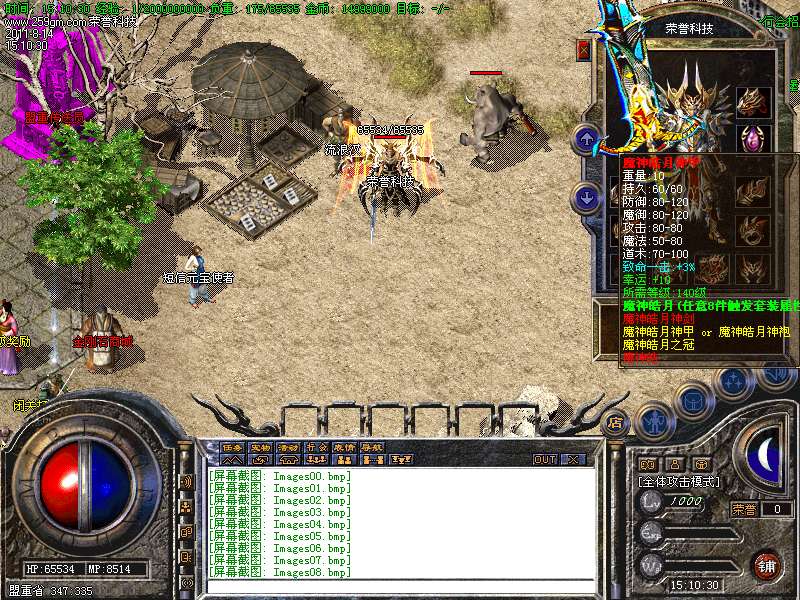Image resolution: width=800 pixels, height=600 pixels.
Task: Open the 活动 events tab
Action: click(x=289, y=447)
